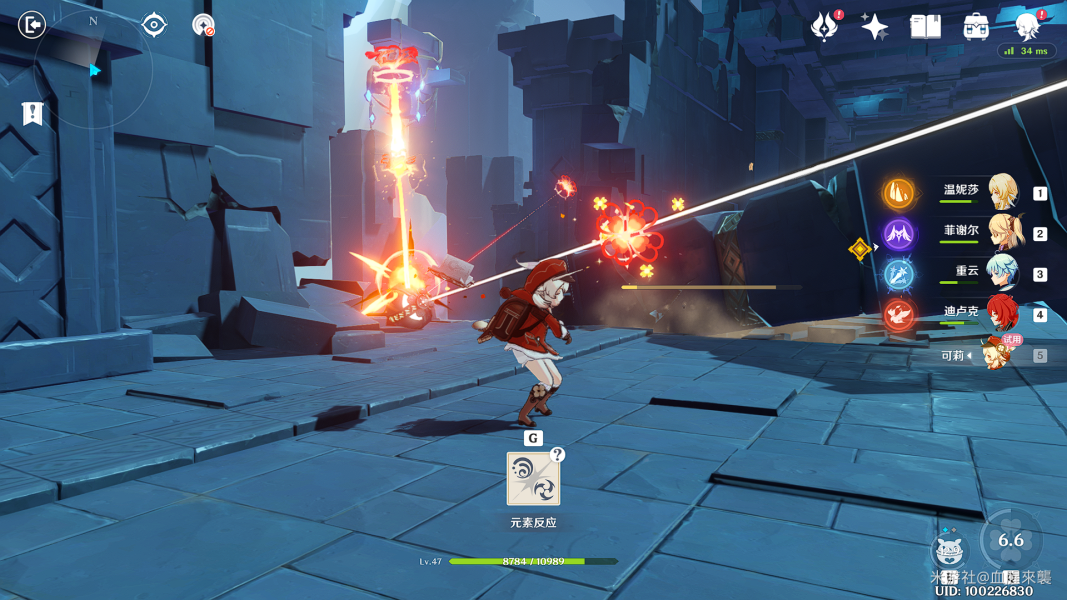Use Klee's elemental skill on 6.6 cooldown
The image size is (1067, 600).
(1011, 540)
